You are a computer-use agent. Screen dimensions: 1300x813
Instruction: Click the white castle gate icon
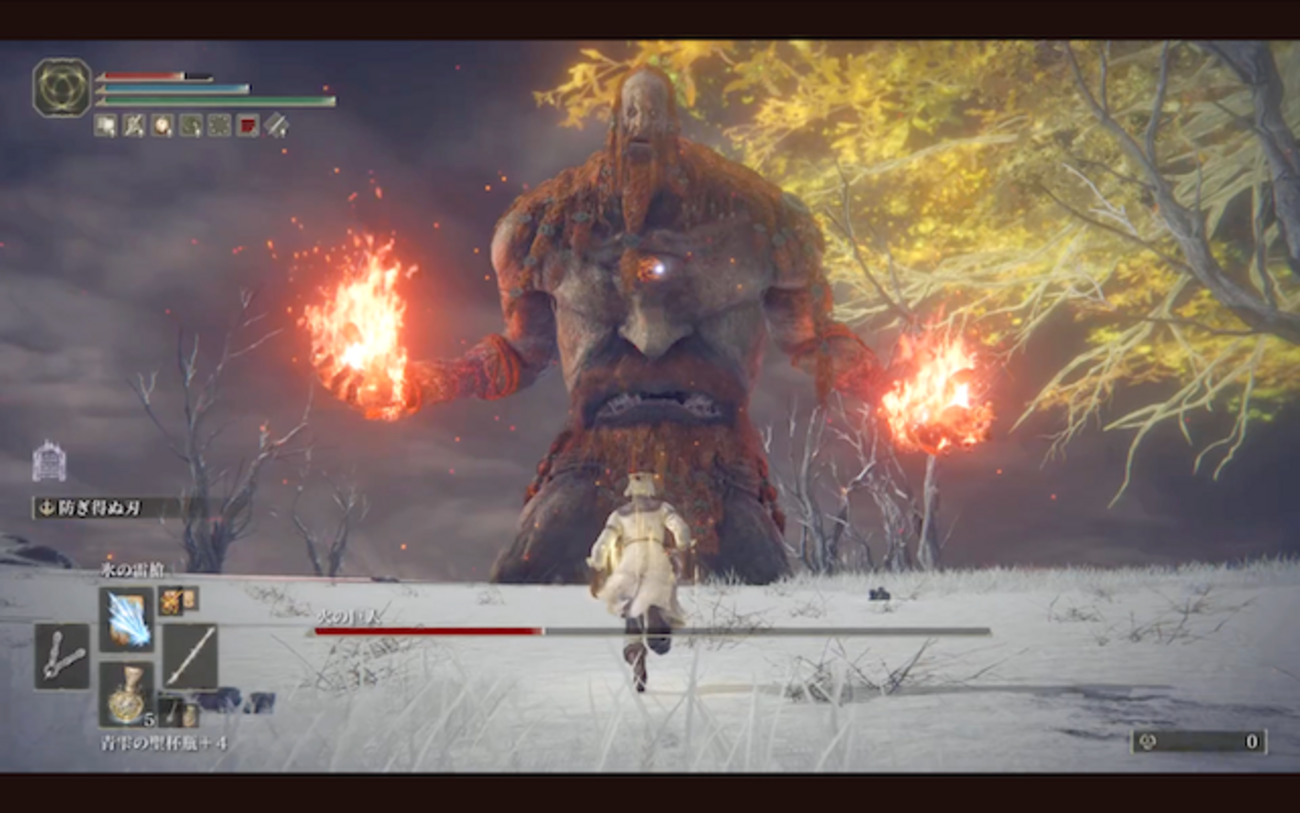[x=49, y=462]
